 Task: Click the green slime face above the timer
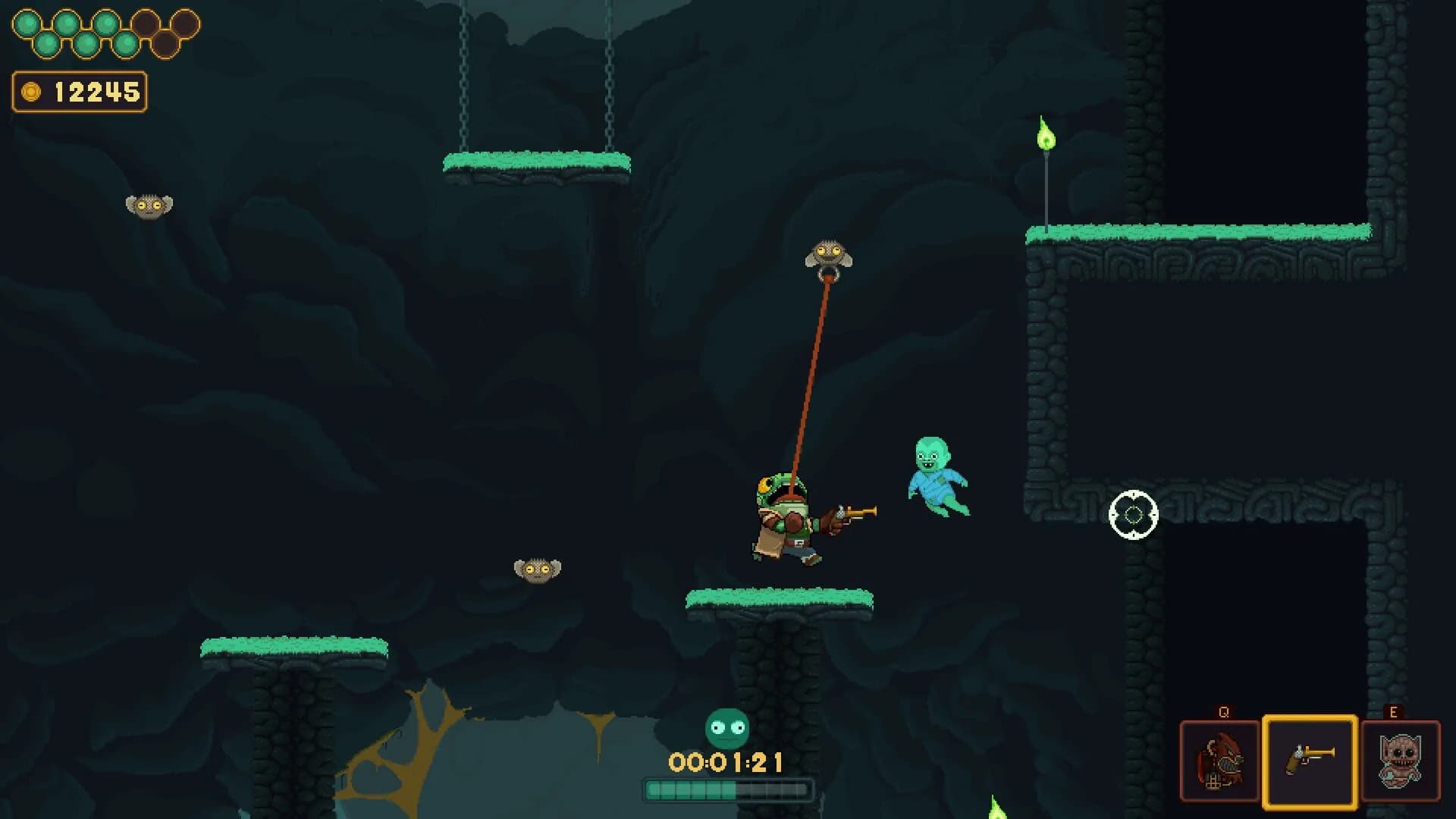726,726
